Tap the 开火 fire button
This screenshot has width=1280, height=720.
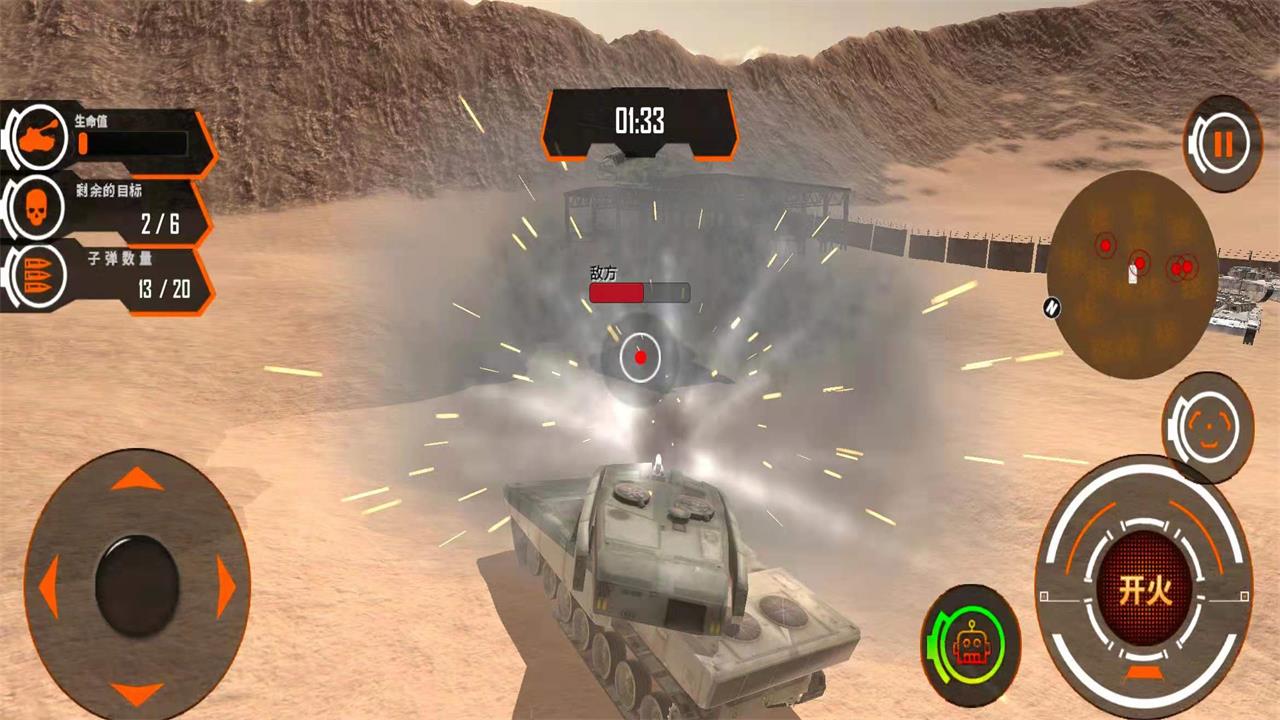[1144, 590]
